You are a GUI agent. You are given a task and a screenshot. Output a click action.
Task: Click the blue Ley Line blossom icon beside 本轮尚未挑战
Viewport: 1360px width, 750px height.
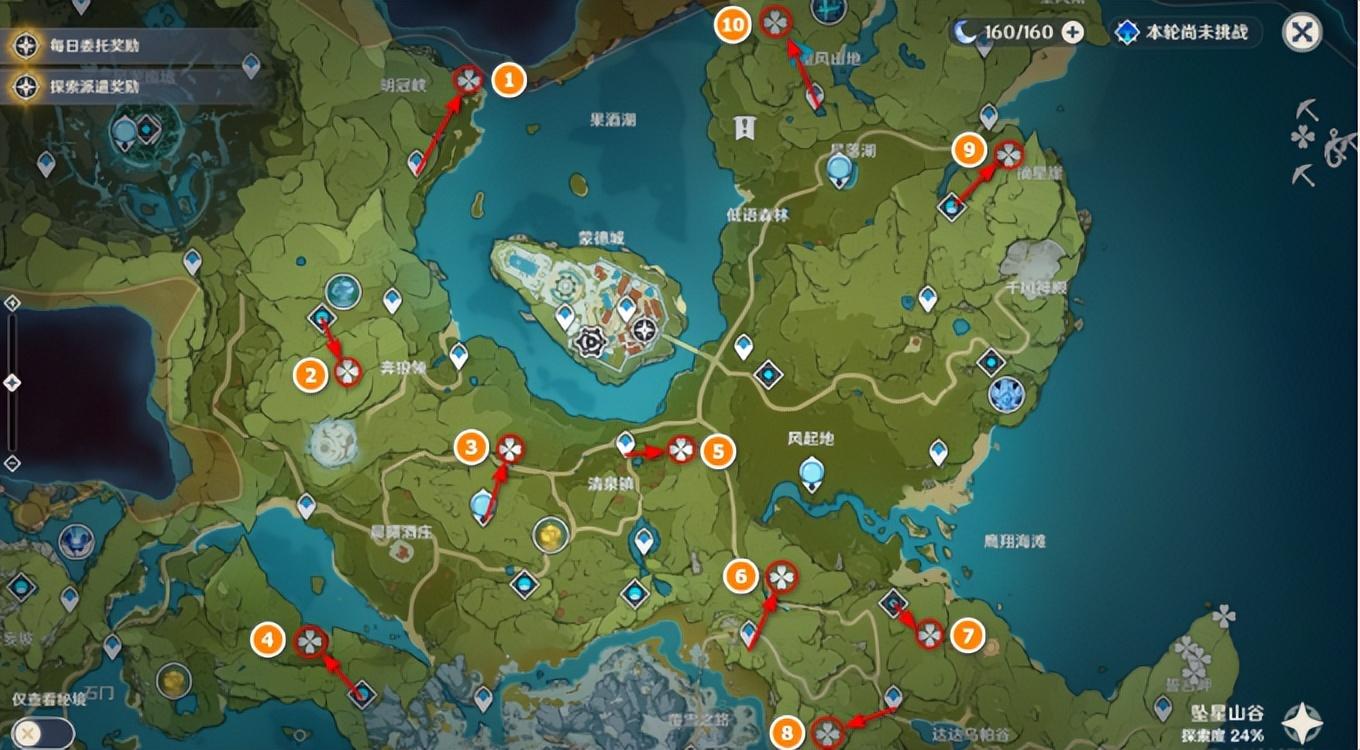(x=1124, y=31)
